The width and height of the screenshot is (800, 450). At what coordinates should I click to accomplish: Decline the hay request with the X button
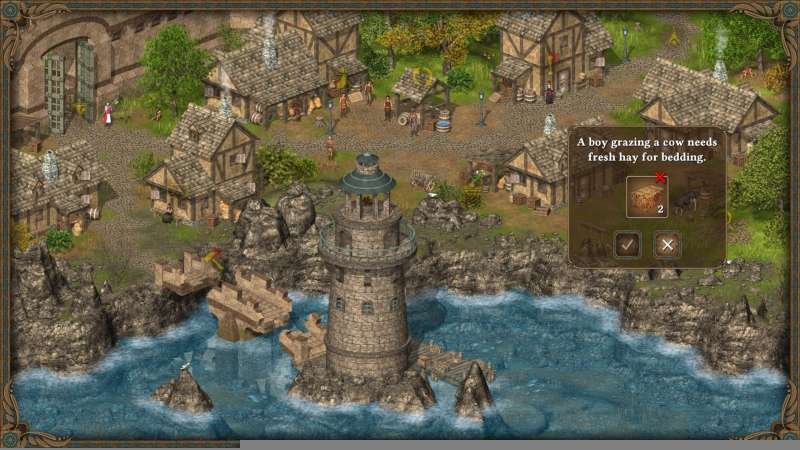click(667, 244)
